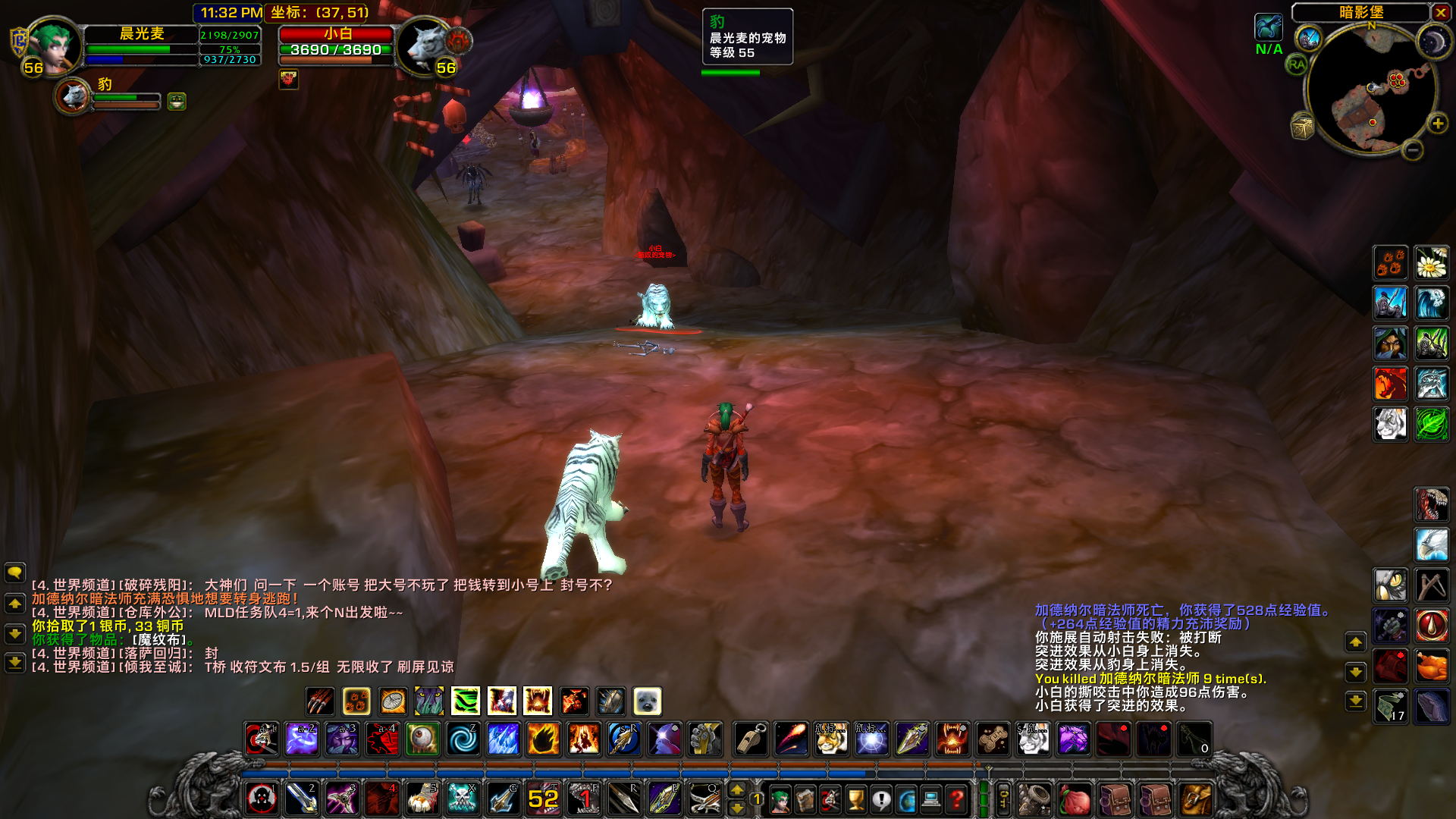
Task: Activate the pet claw ability
Action: 320,701
